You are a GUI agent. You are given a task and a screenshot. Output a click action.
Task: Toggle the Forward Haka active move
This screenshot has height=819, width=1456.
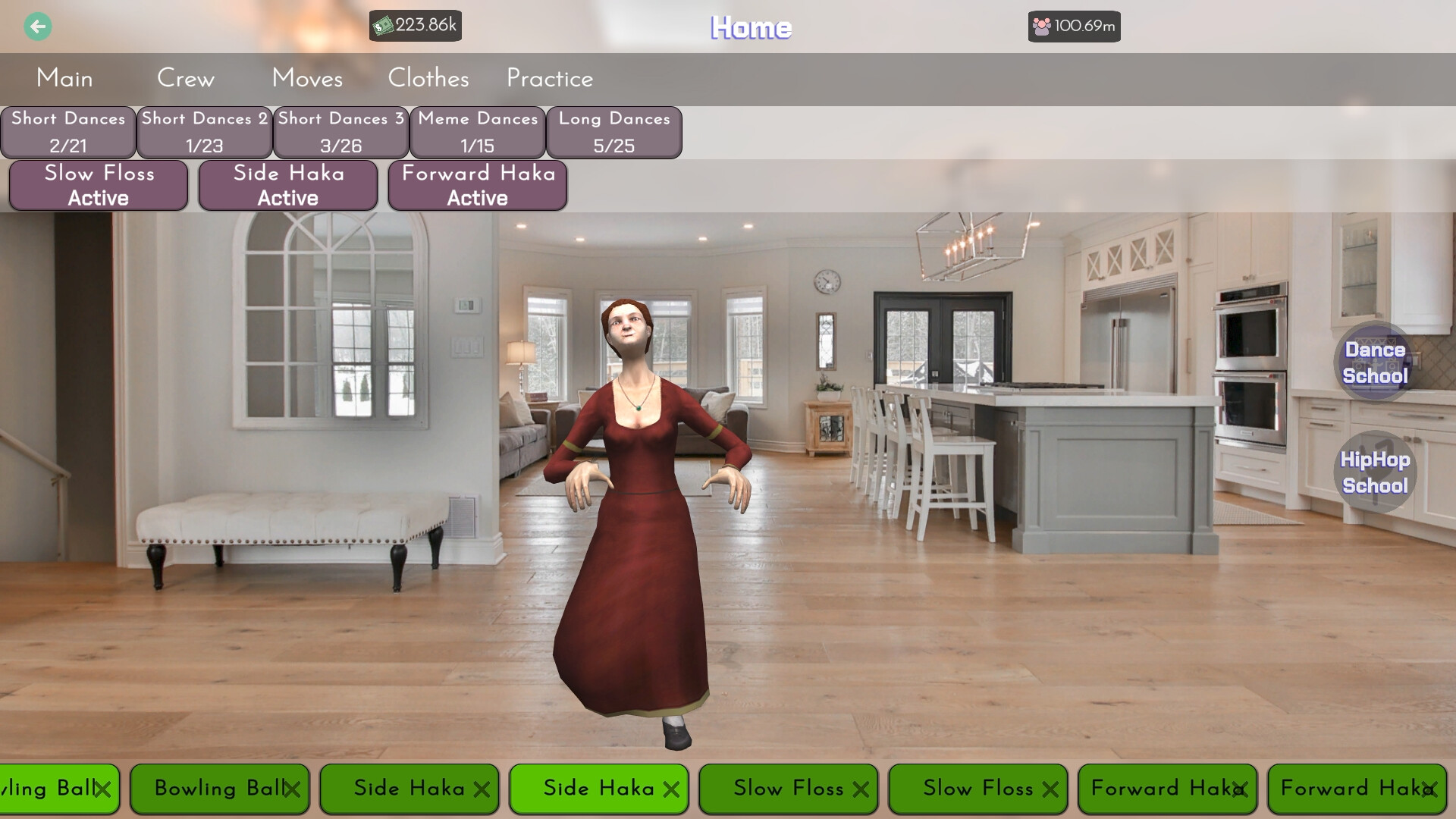[477, 185]
